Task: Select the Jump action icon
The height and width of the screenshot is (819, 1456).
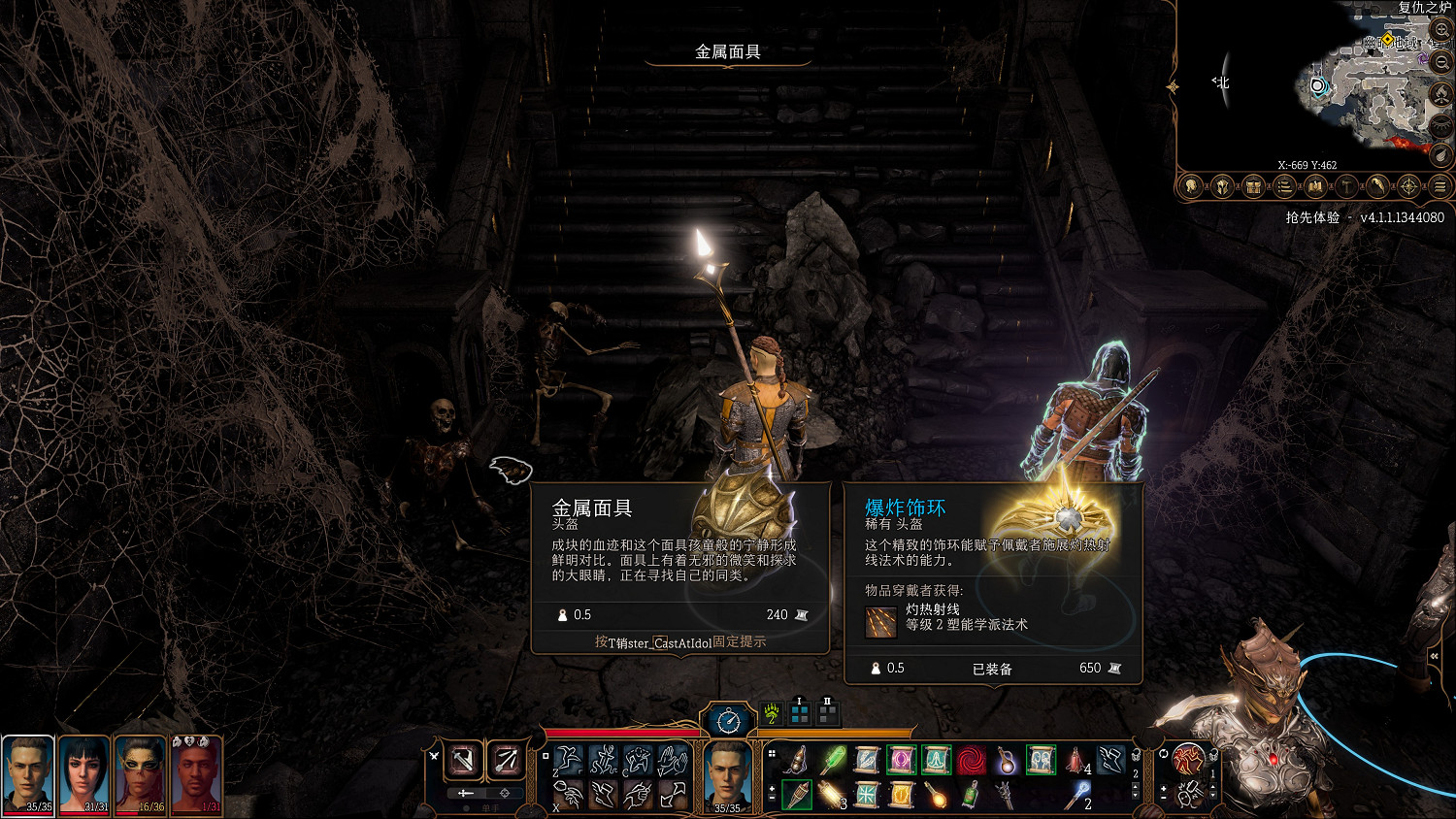Action: point(570,759)
